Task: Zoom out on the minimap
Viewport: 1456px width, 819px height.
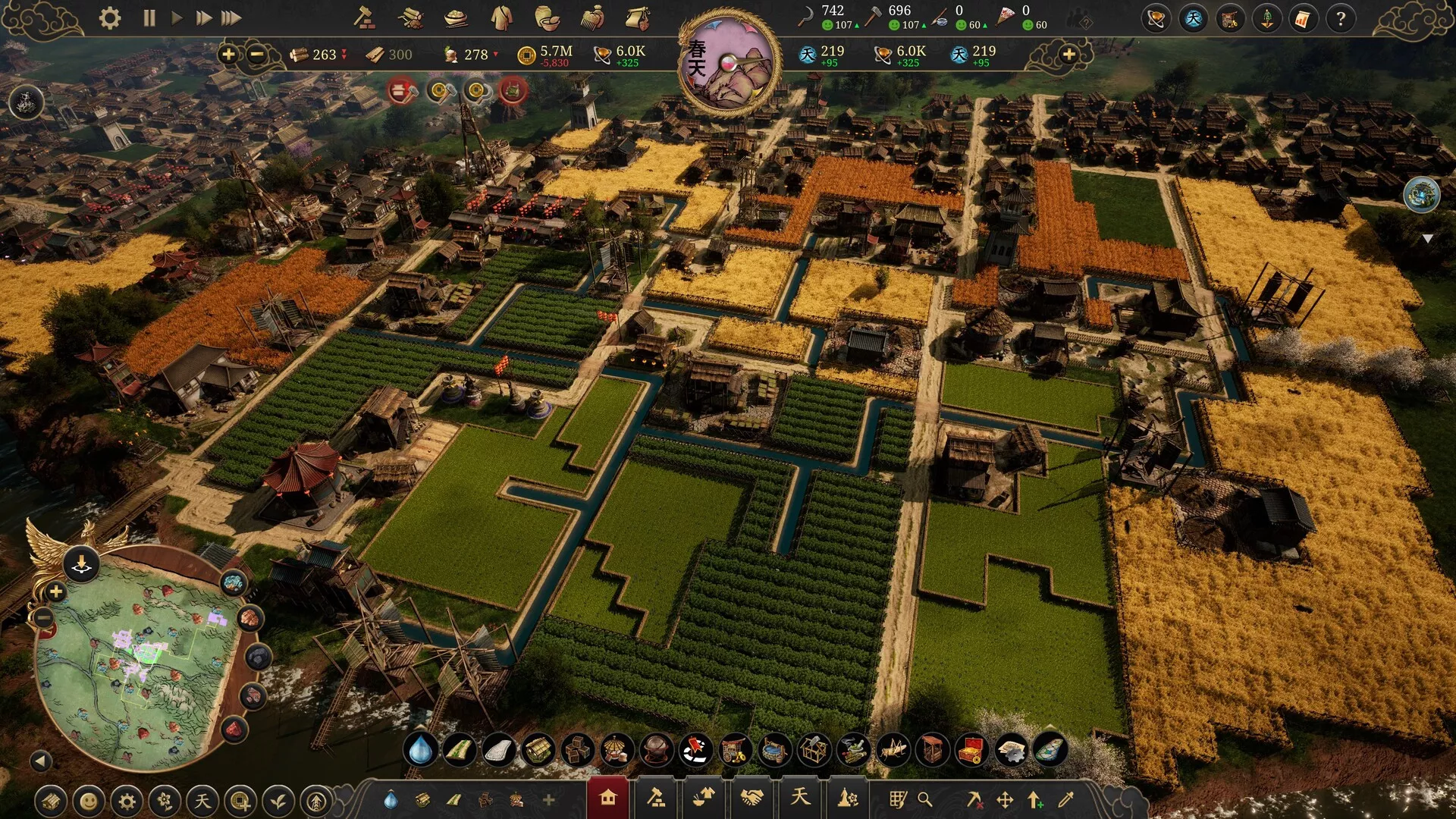Action: tap(44, 618)
